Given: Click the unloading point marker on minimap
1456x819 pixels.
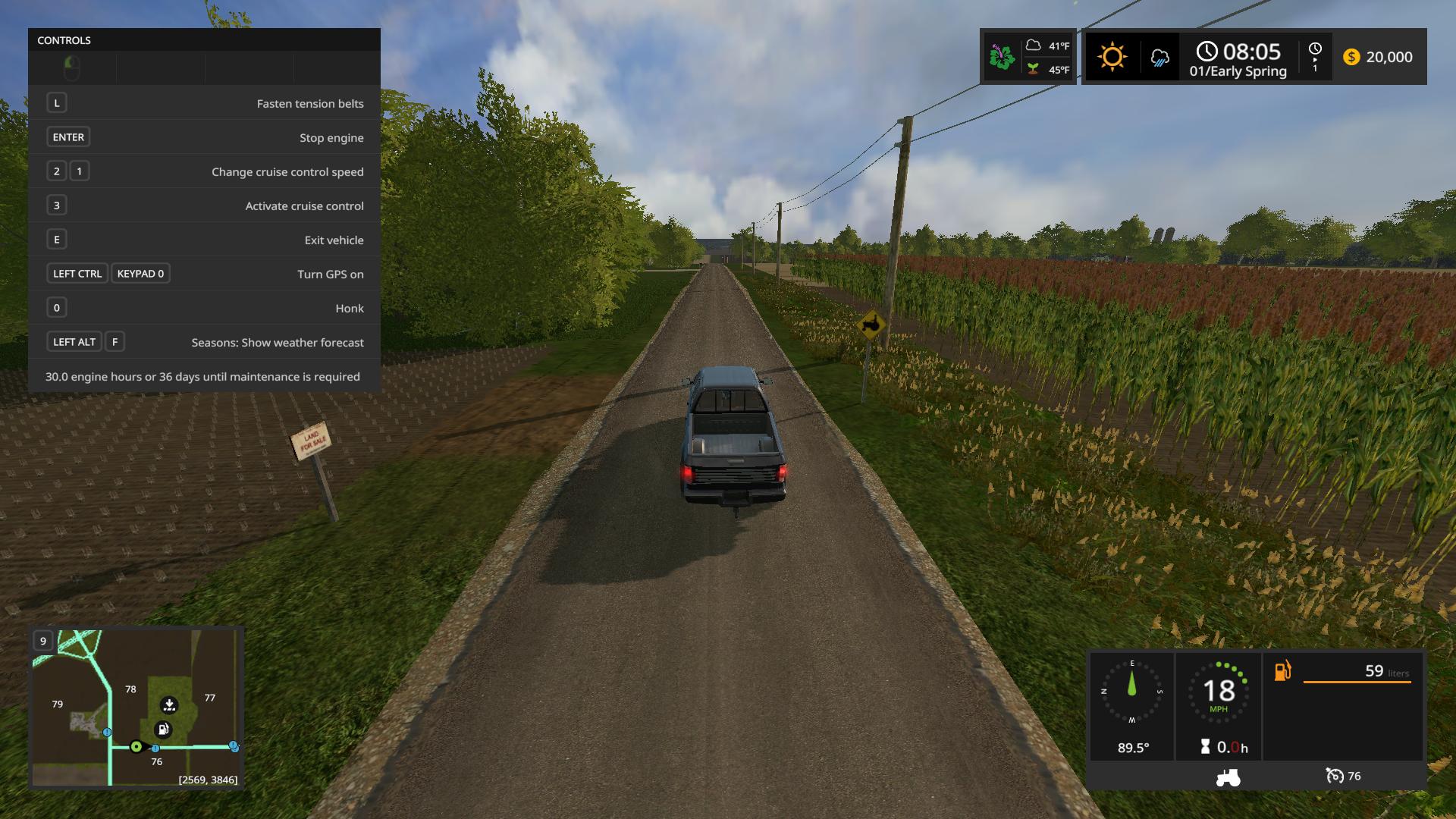Looking at the screenshot, I should pos(169,705).
